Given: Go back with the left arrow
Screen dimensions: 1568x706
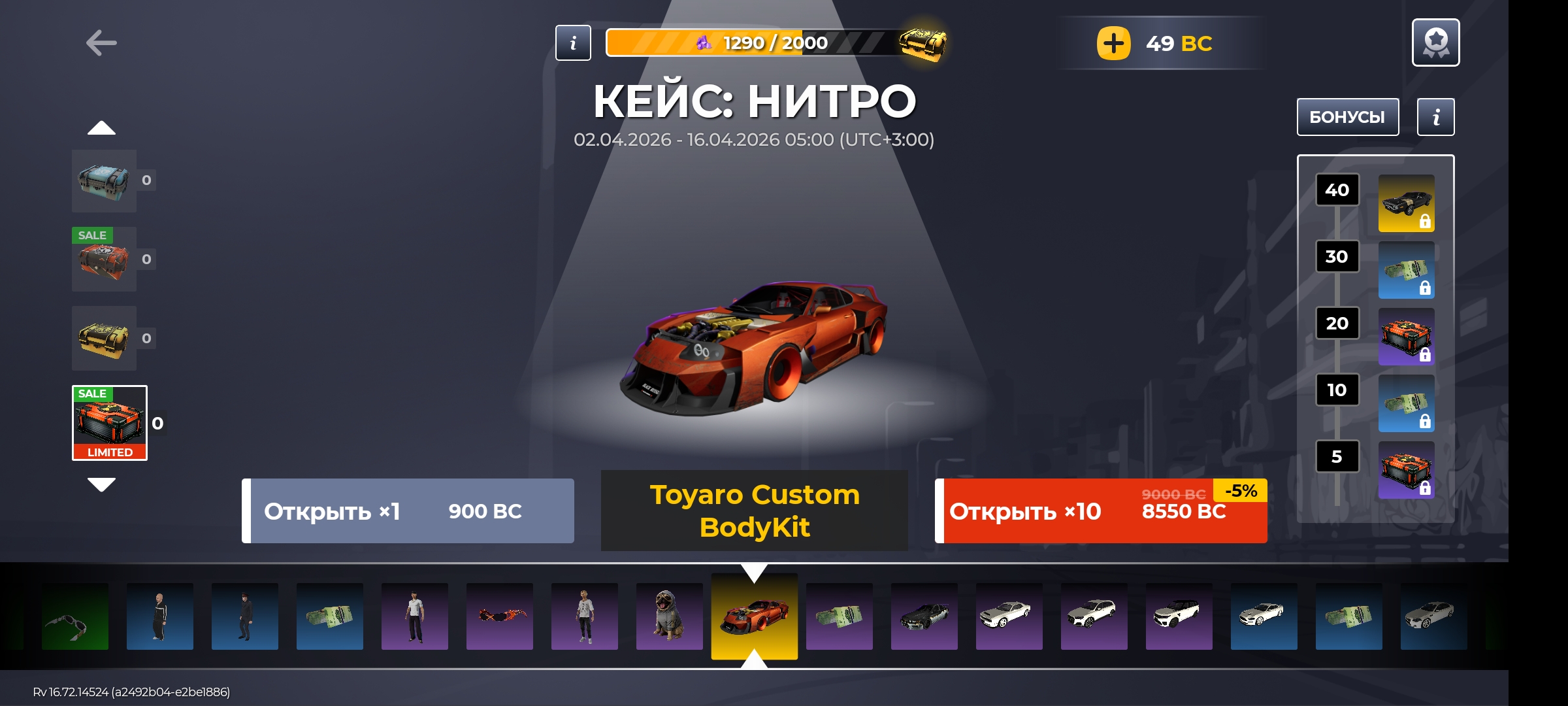Looking at the screenshot, I should click(x=101, y=43).
